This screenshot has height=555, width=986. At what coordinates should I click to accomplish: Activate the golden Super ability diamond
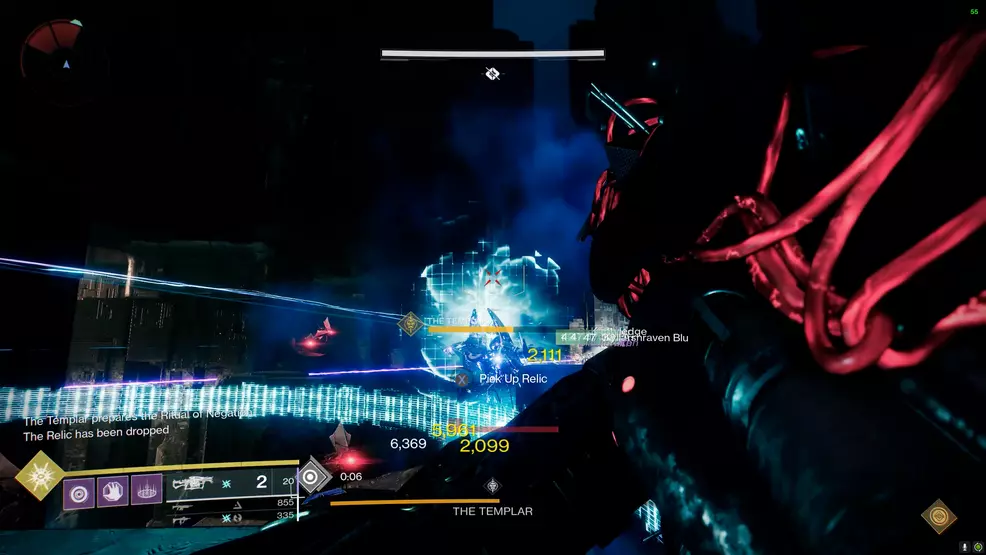pyautogui.click(x=40, y=475)
